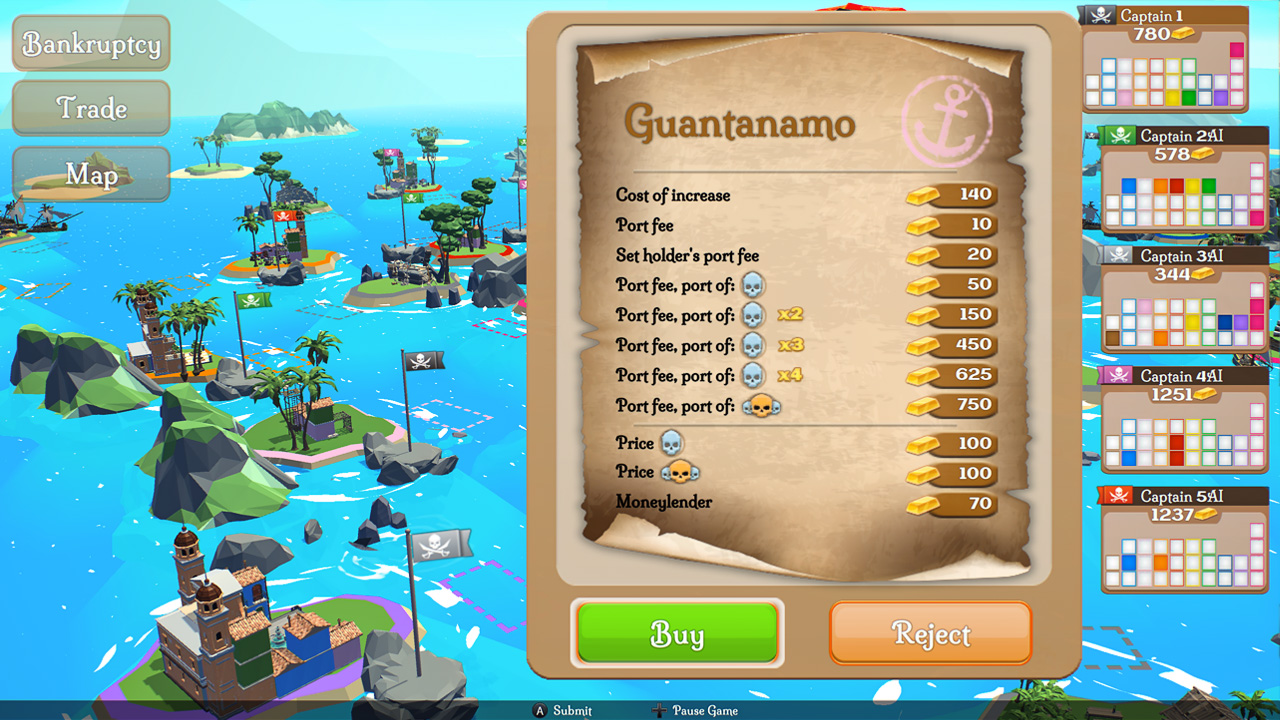
Task: Click the green pirate flag beside Captain 2AI
Action: pos(1121,135)
